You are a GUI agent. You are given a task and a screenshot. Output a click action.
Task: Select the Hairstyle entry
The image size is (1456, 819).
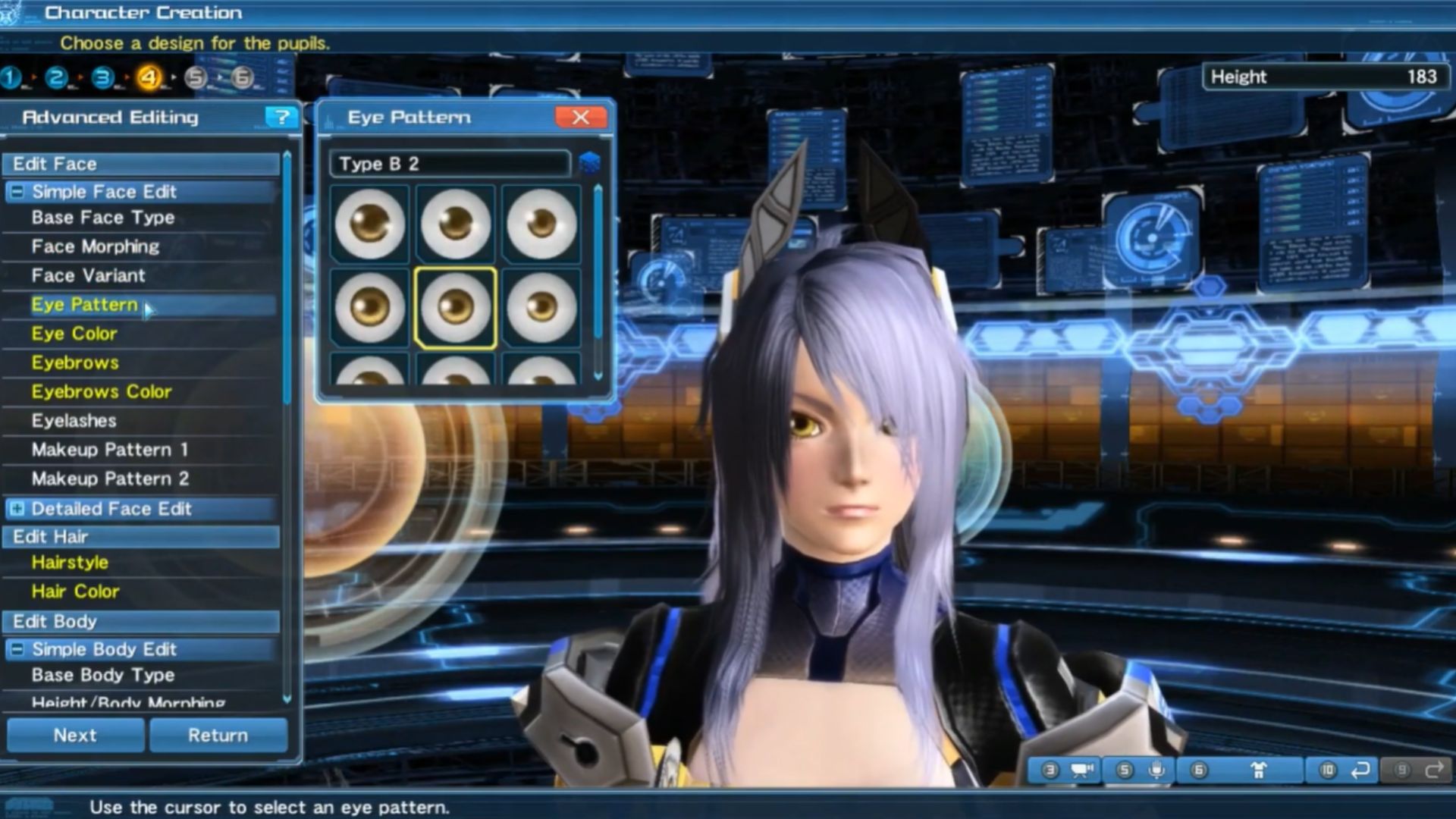(70, 563)
